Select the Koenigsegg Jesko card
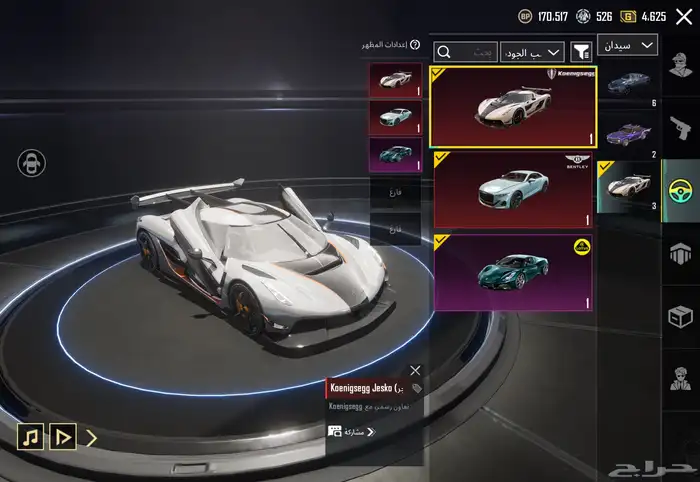Image resolution: width=700 pixels, height=482 pixels. point(513,107)
